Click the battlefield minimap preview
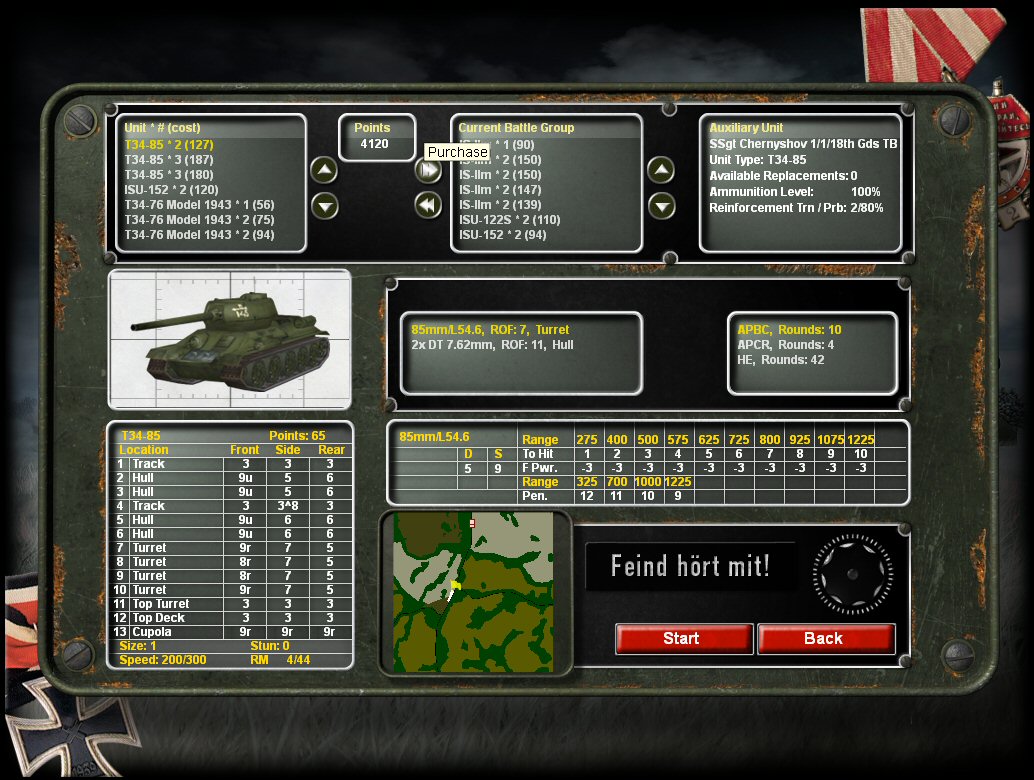This screenshot has width=1034, height=780. pos(474,591)
